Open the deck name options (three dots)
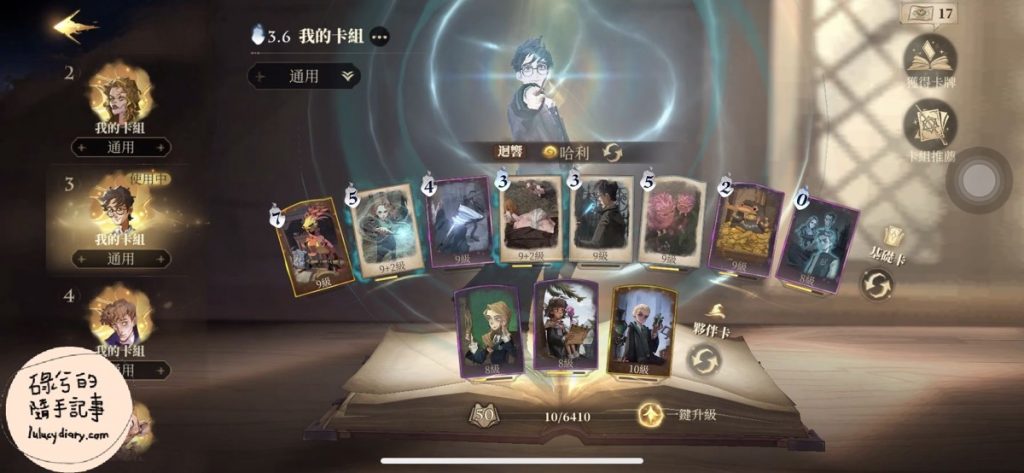This screenshot has width=1024, height=473. [x=380, y=37]
